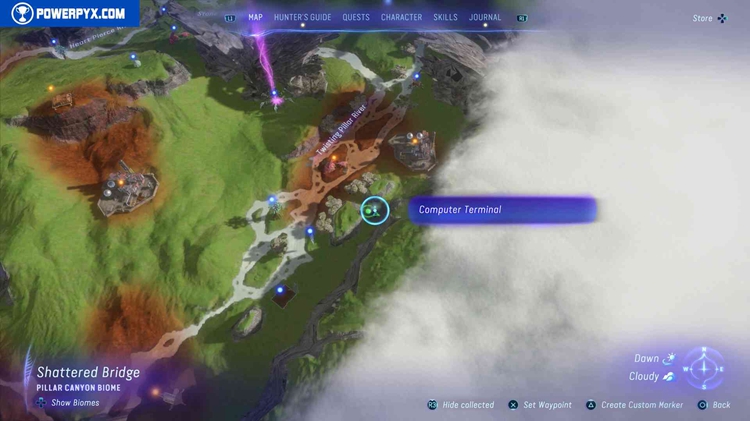
Task: Click the Computer Terminal tooltip label
Action: pos(502,210)
